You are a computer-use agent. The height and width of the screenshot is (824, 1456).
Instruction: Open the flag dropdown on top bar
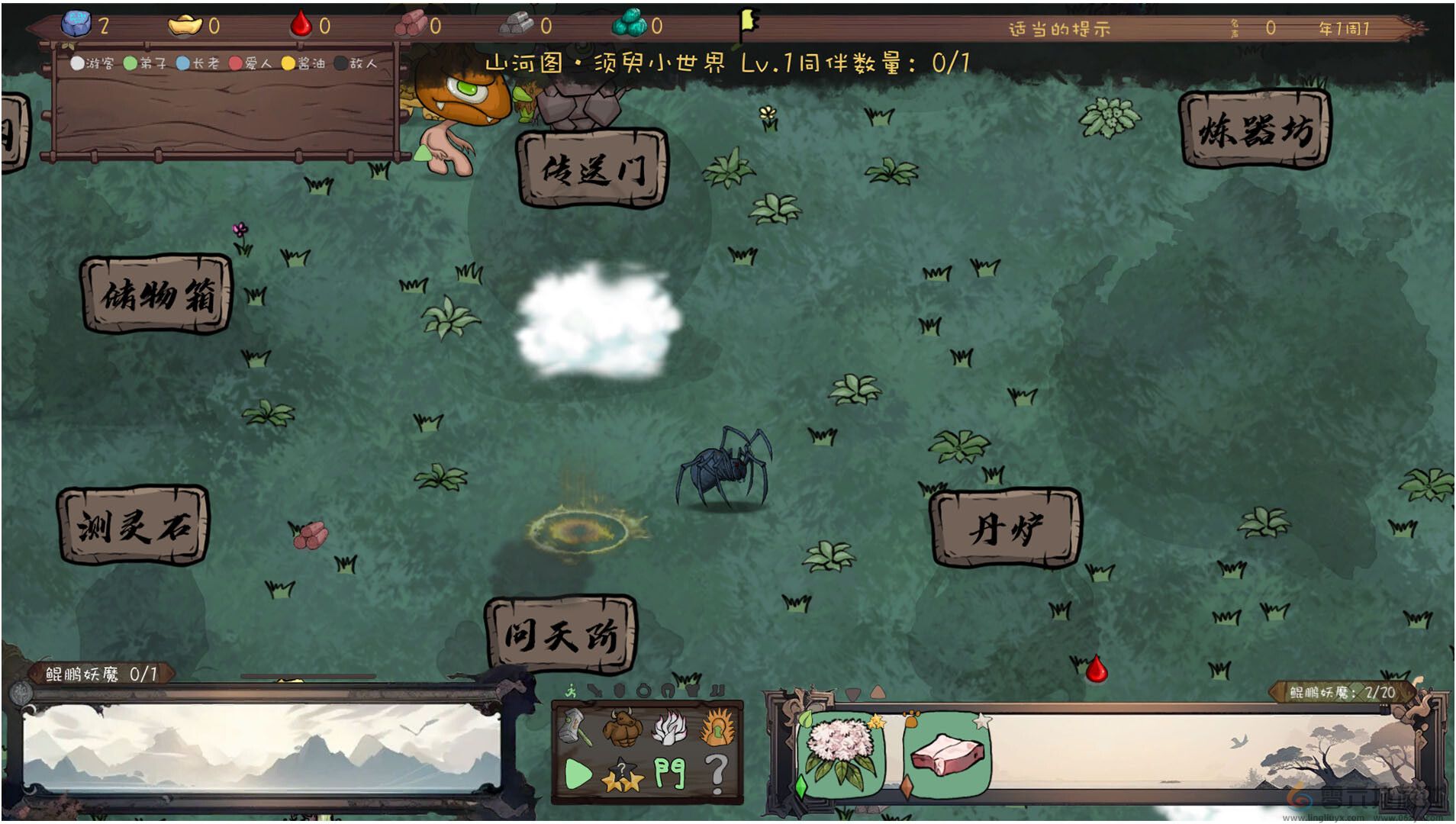[x=748, y=21]
